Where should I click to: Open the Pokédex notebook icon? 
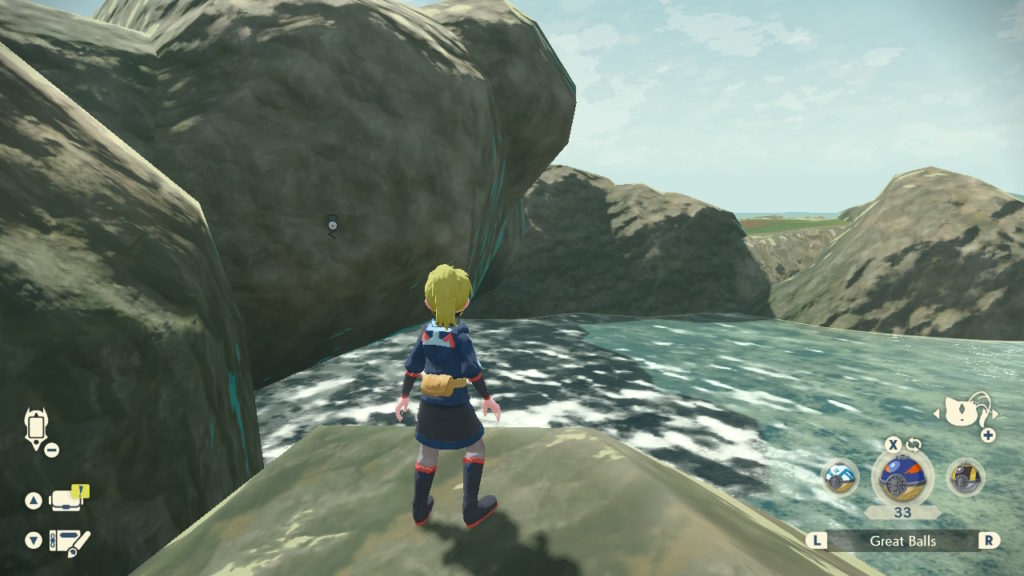coord(71,540)
